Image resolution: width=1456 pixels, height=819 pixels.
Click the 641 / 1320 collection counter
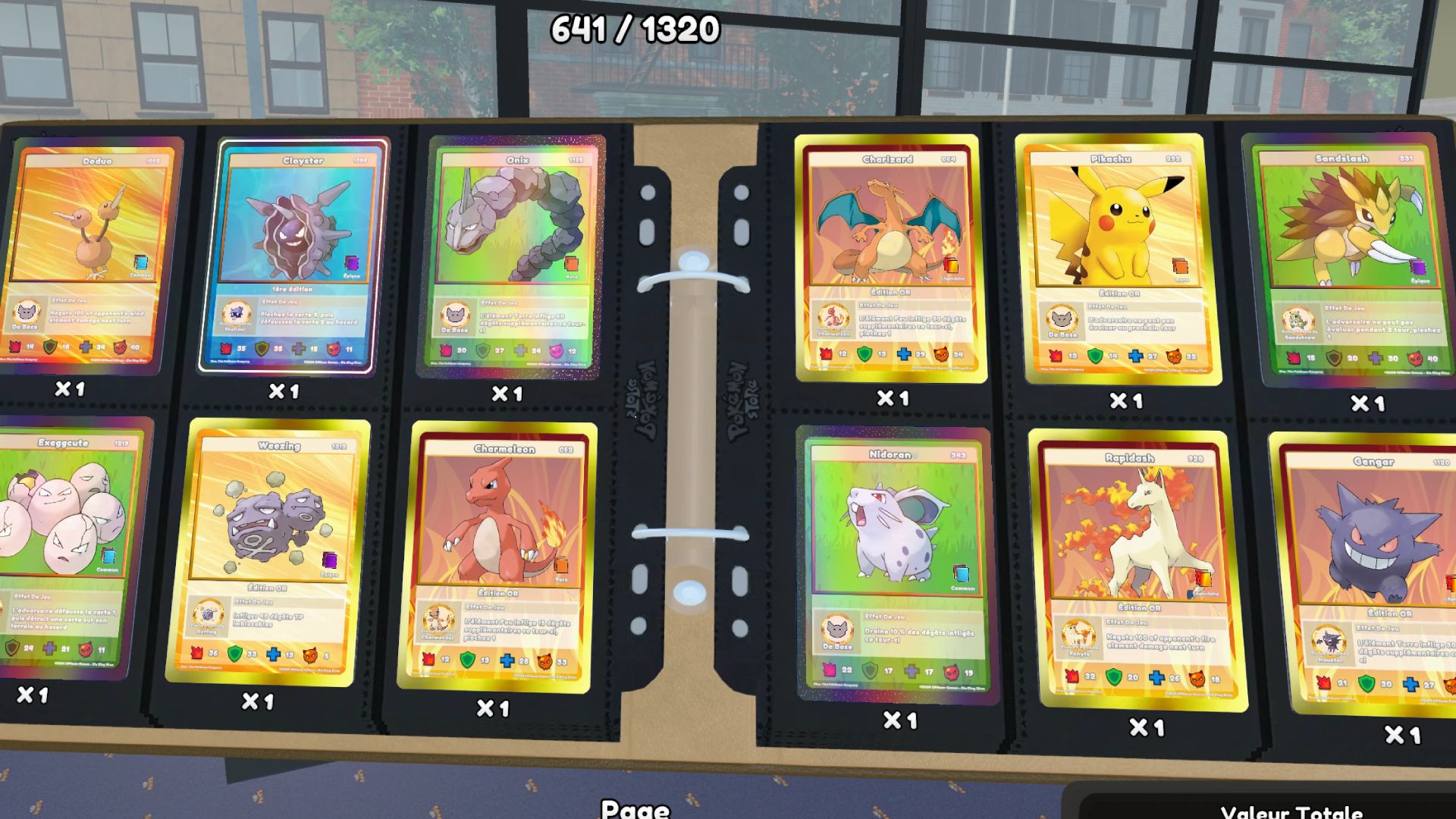click(x=635, y=29)
